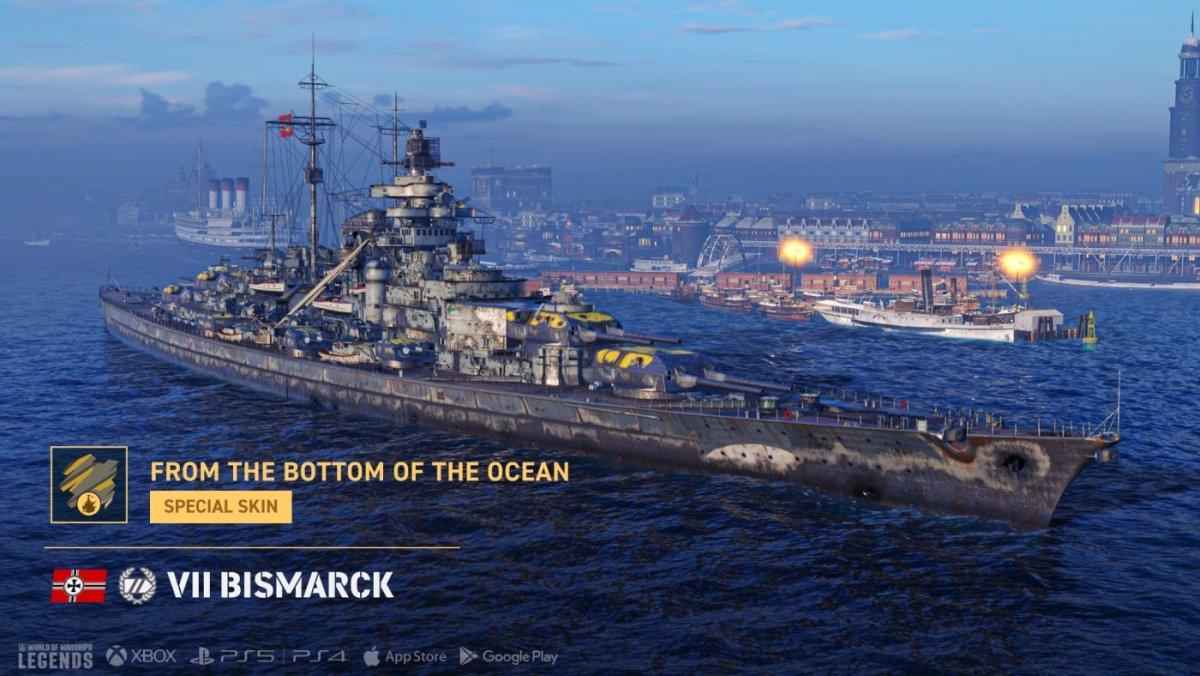This screenshot has height=676, width=1200.
Task: Click the German navy flag icon
Action: pyautogui.click(x=78, y=585)
